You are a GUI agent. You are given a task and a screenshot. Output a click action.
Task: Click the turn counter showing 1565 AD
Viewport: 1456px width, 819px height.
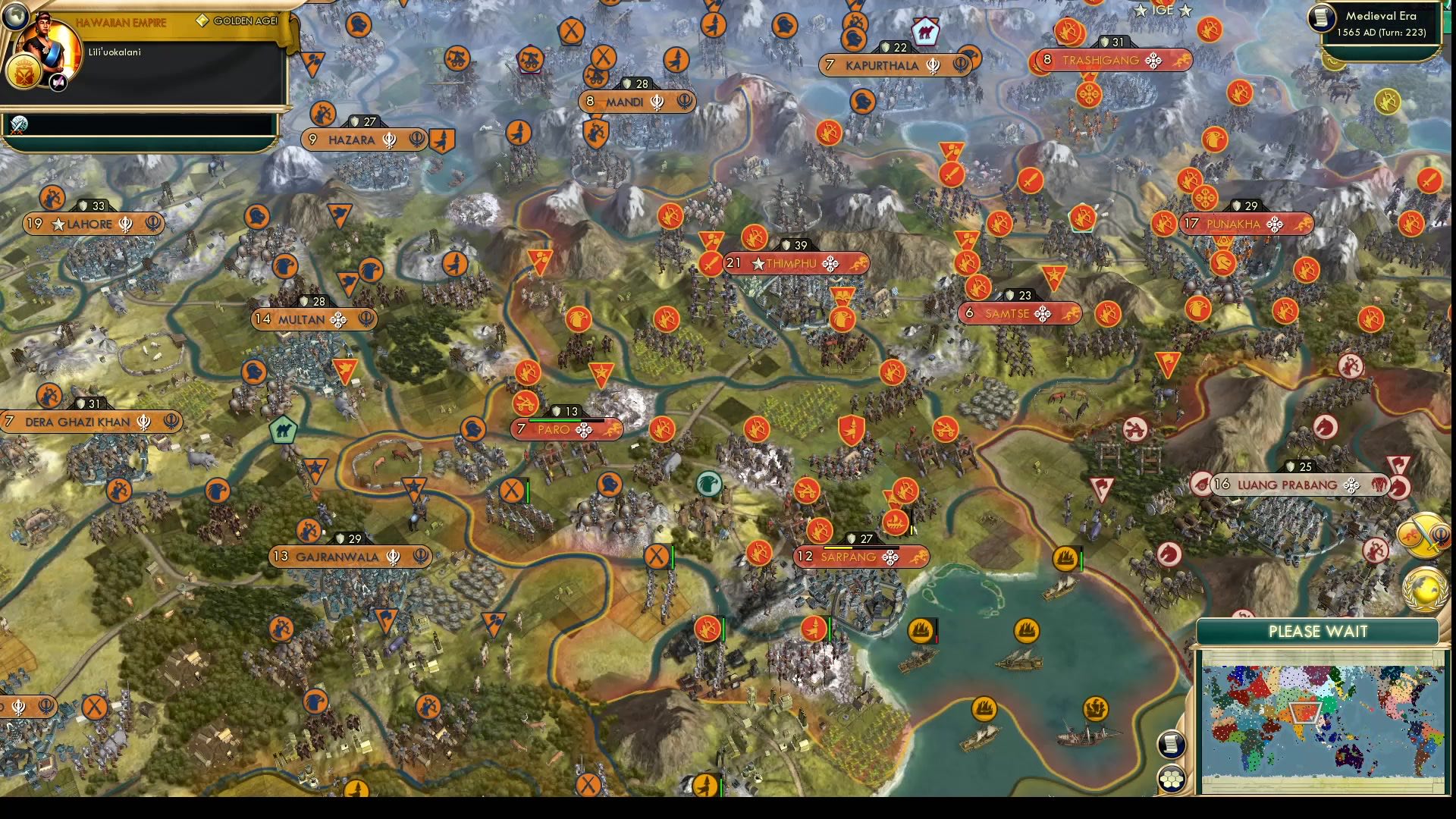click(x=1382, y=33)
